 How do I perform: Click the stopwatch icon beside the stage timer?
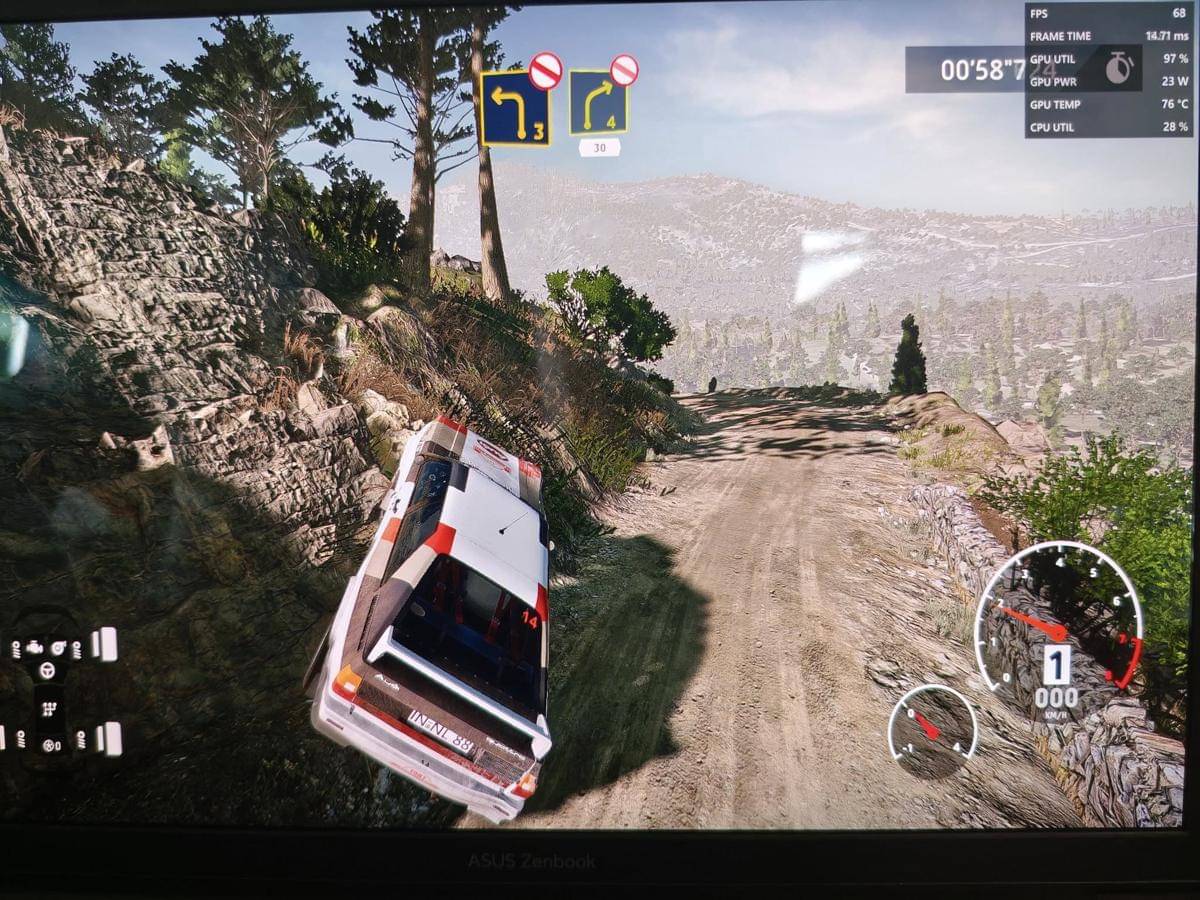tap(1119, 68)
